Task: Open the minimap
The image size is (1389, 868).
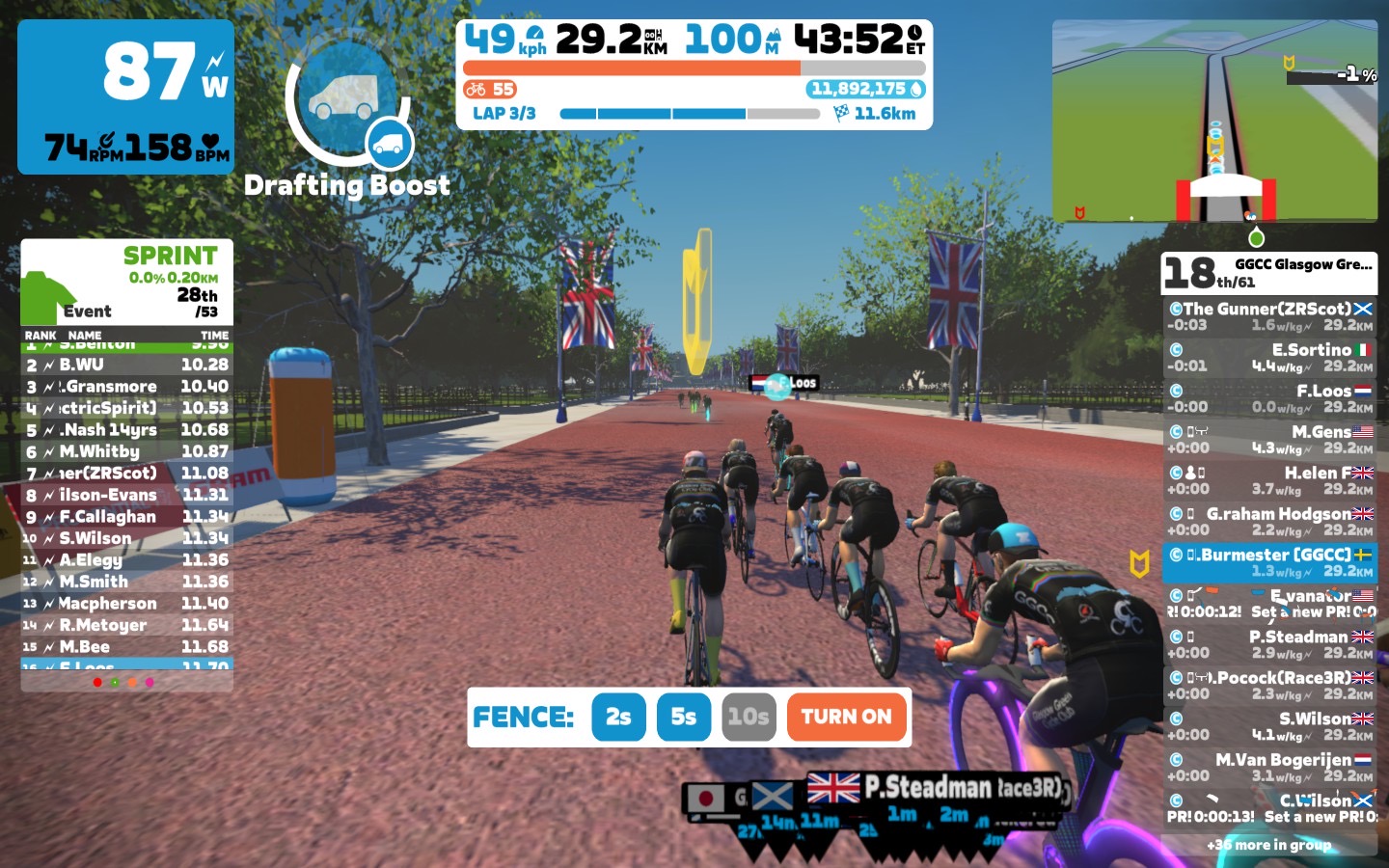Action: (x=1214, y=120)
